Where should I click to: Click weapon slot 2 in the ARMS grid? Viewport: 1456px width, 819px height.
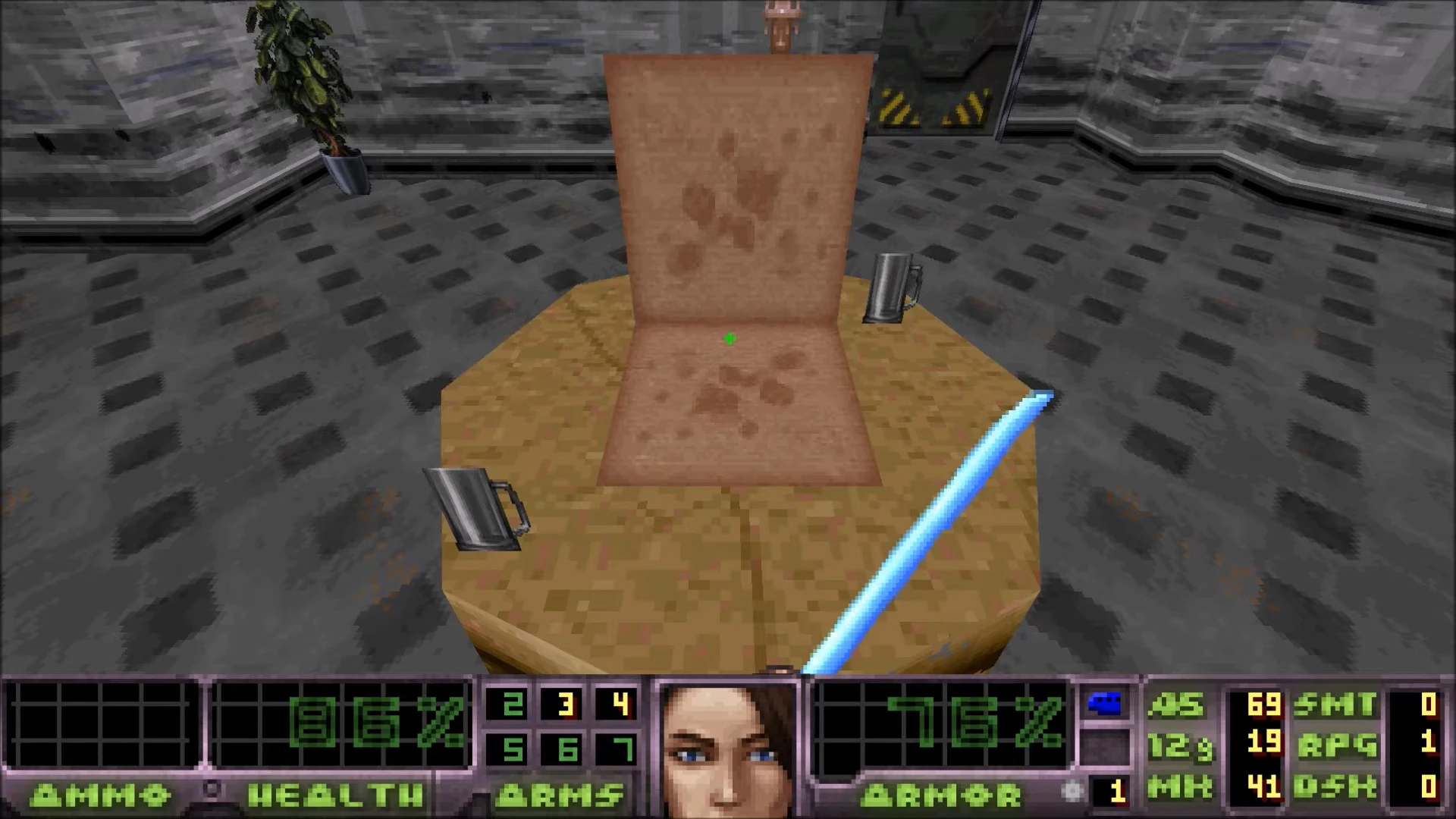513,702
